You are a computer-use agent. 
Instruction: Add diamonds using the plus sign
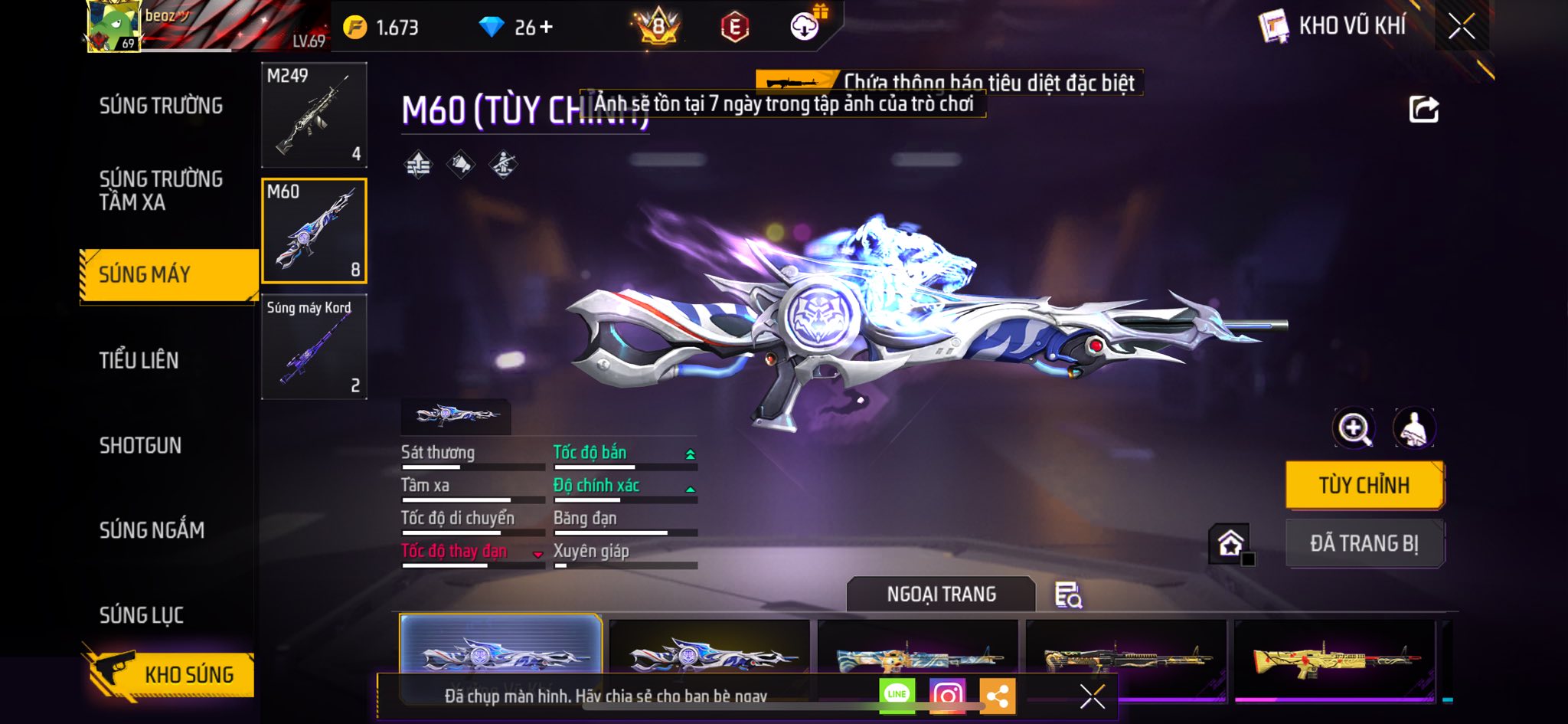click(x=546, y=28)
